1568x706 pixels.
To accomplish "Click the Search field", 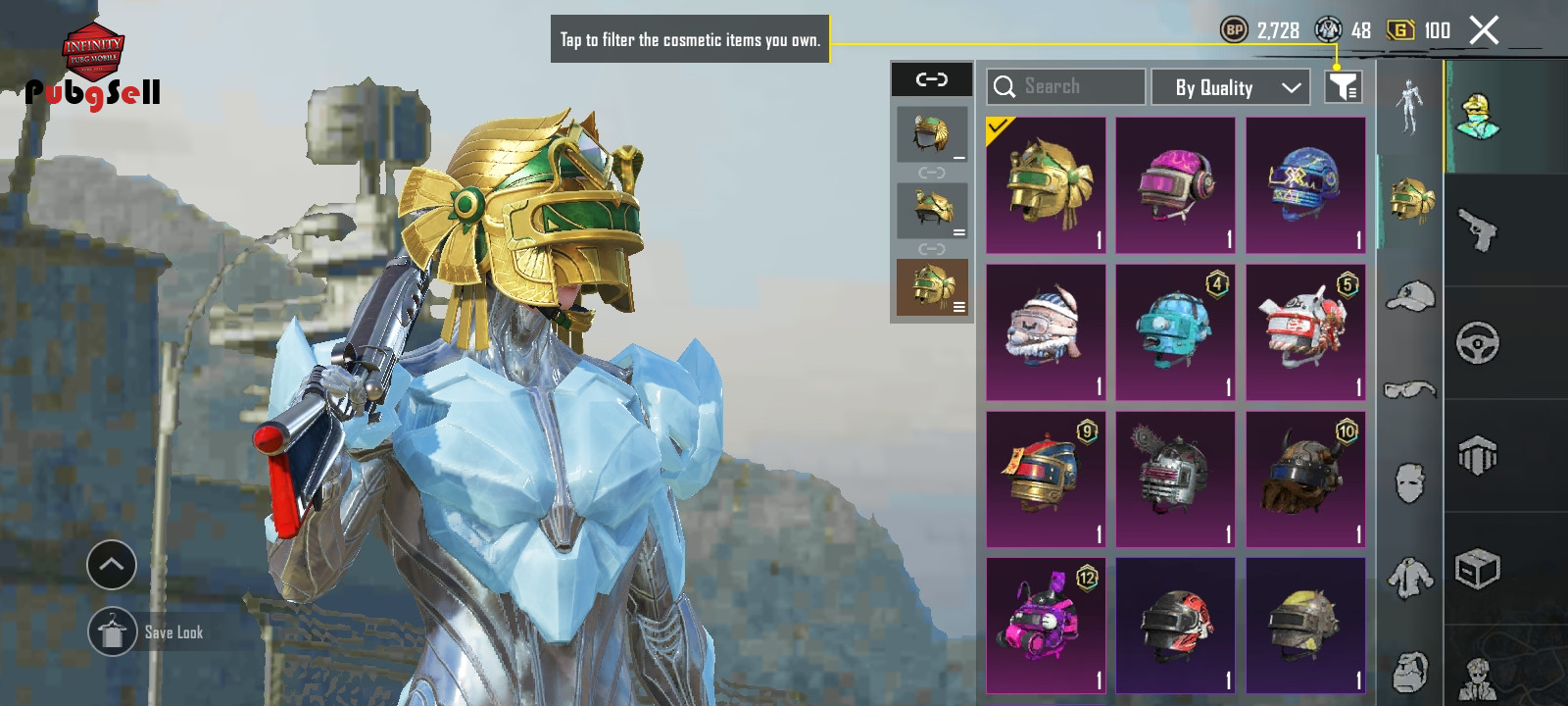I will click(1065, 86).
